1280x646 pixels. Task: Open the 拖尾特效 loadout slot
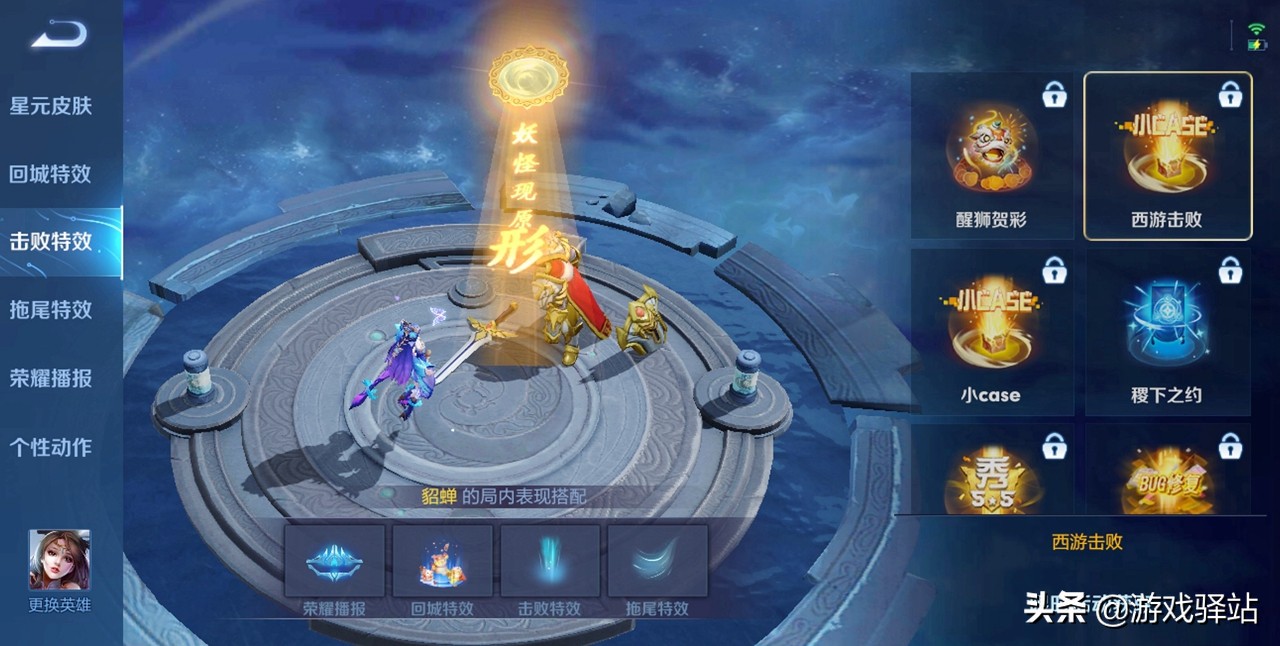tap(658, 561)
